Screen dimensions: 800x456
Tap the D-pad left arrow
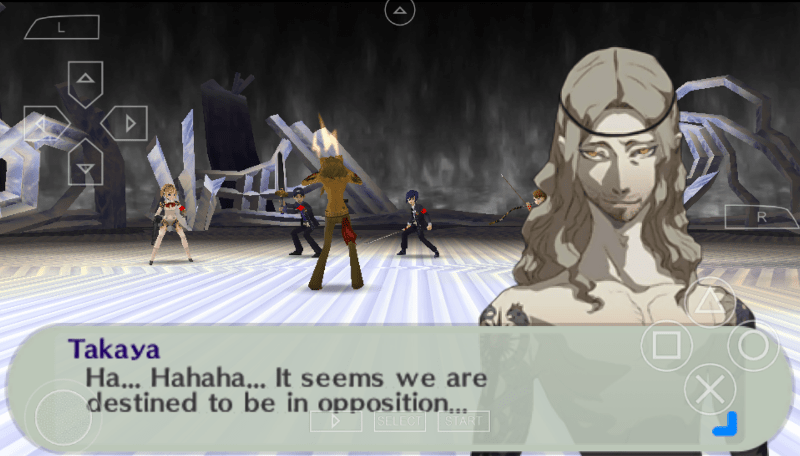point(43,124)
